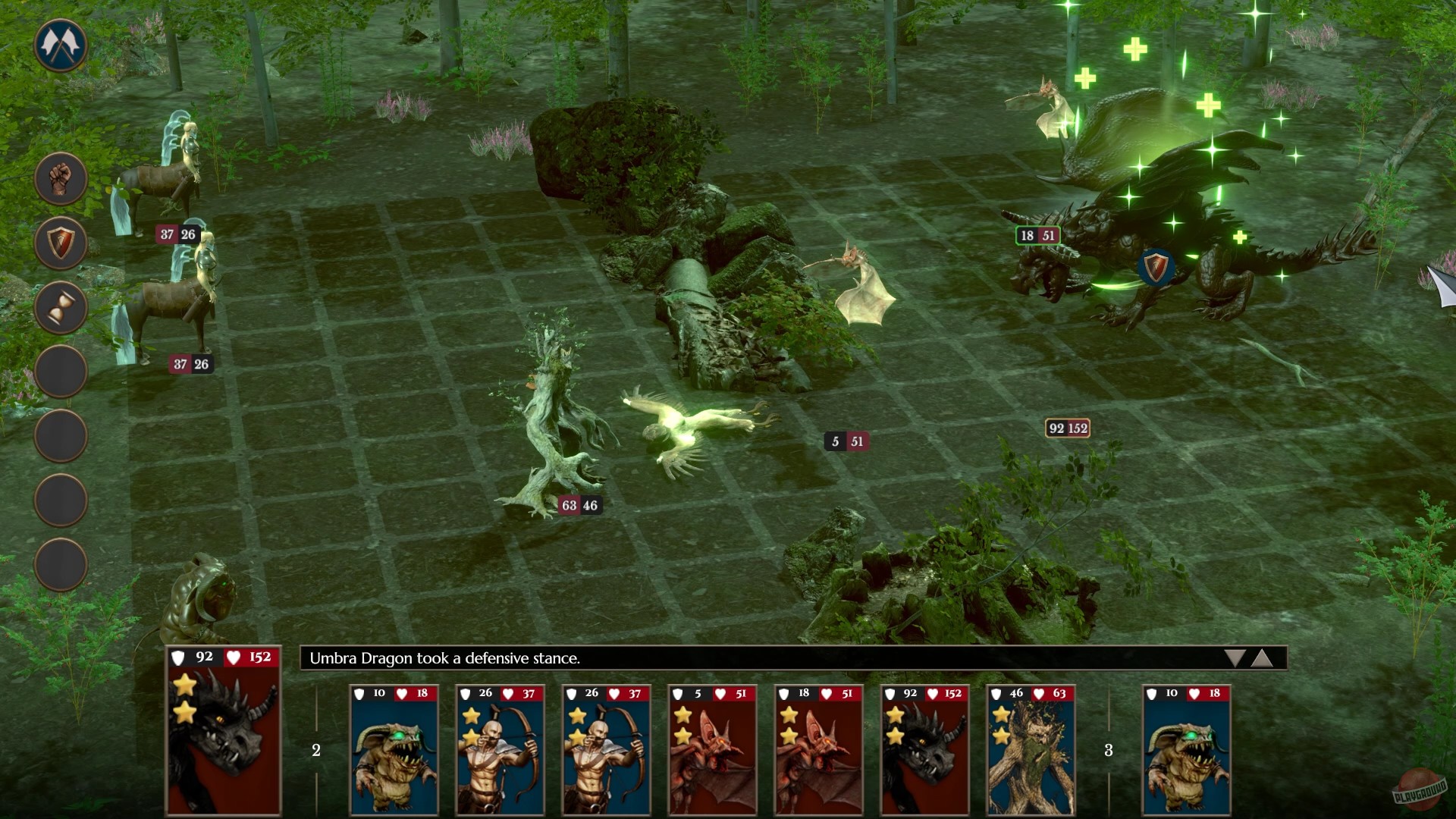
Task: Select the bat card with 5 shield
Action: pyautogui.click(x=712, y=751)
